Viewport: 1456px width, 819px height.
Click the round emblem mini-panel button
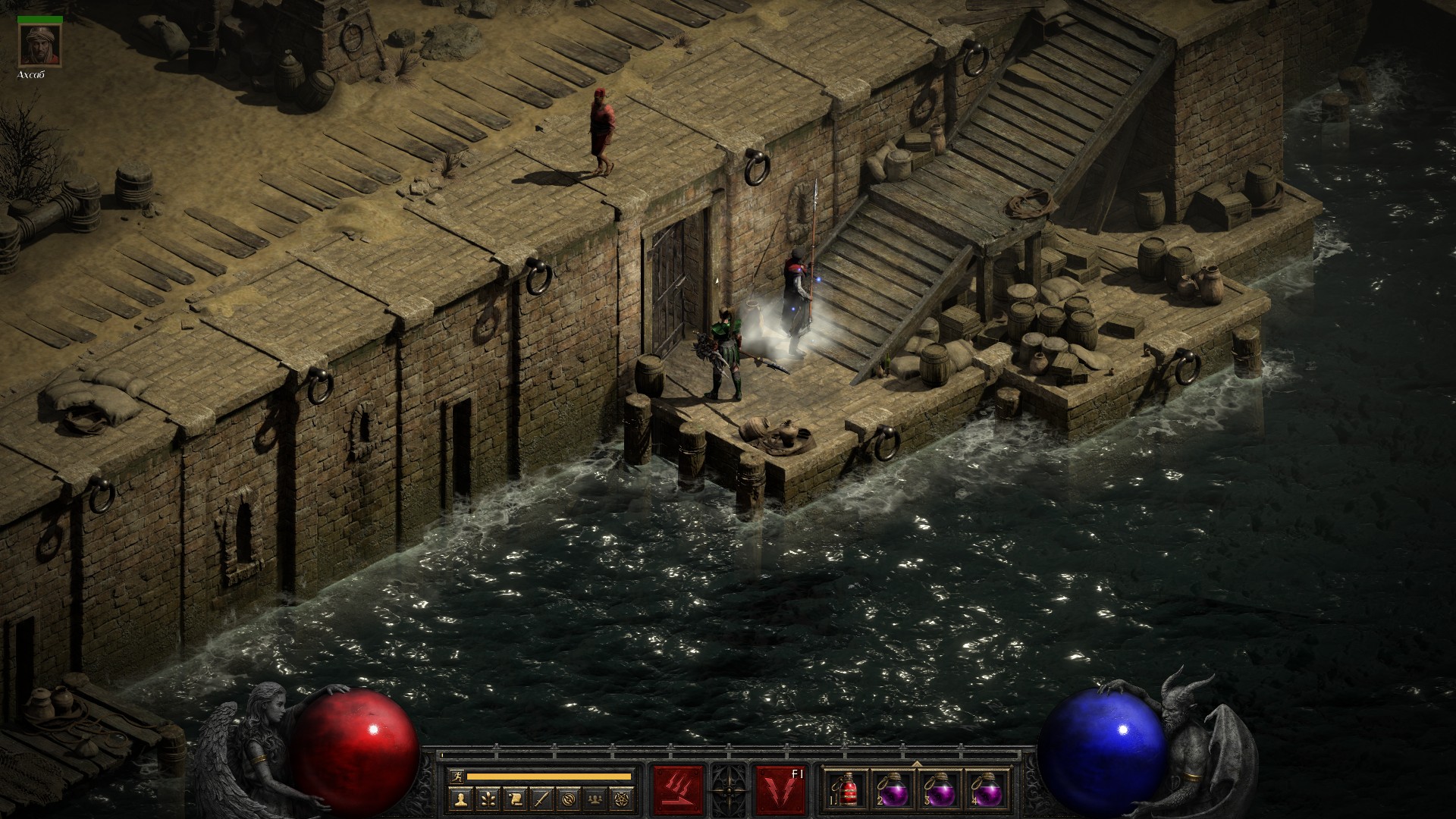[x=568, y=798]
